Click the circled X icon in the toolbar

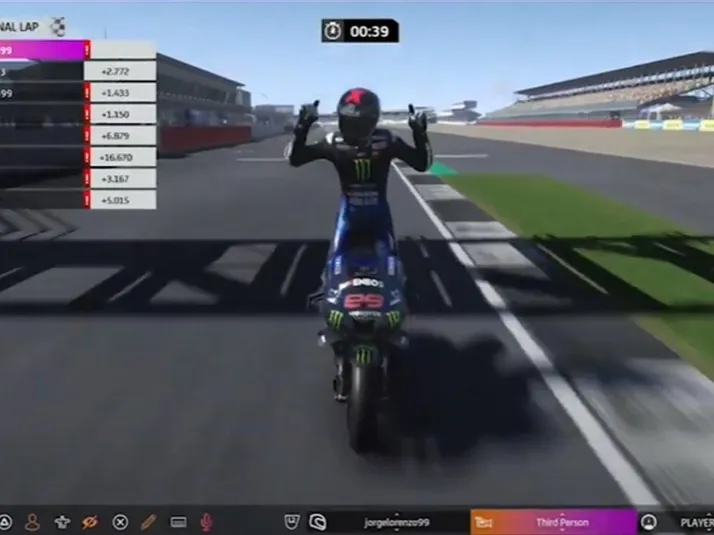pyautogui.click(x=120, y=521)
